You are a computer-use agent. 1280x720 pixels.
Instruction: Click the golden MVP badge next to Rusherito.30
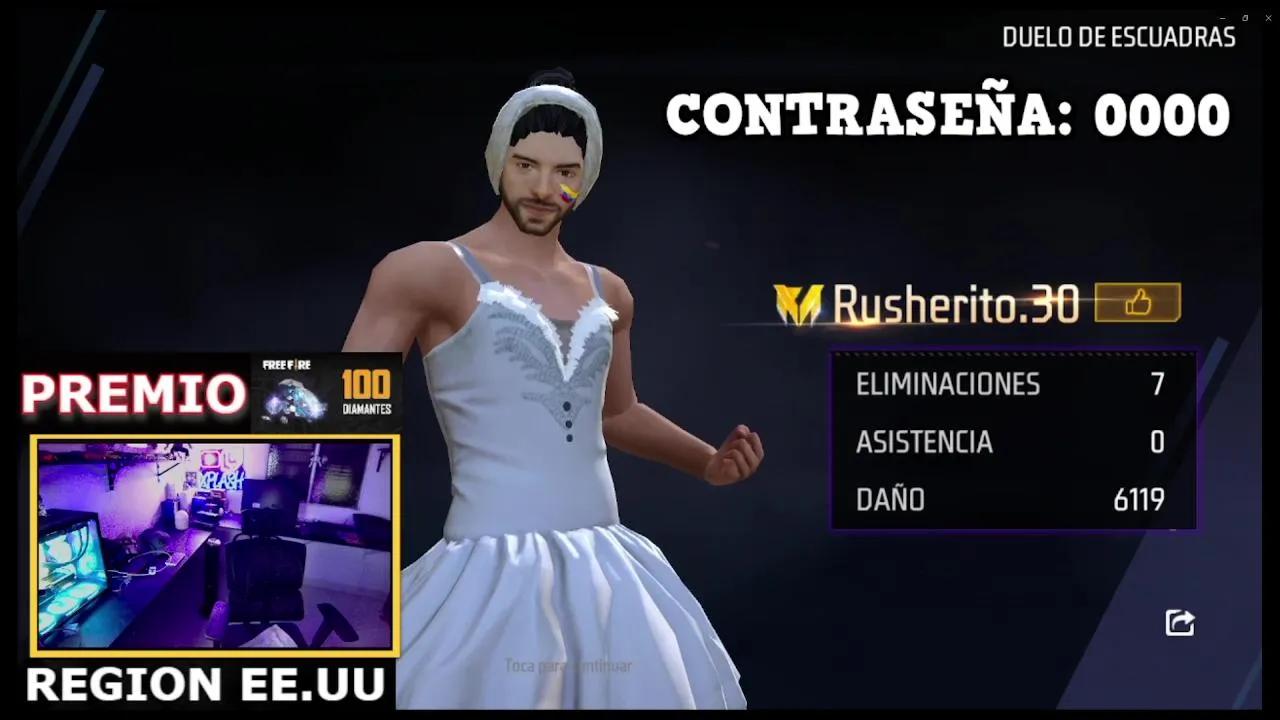point(797,304)
